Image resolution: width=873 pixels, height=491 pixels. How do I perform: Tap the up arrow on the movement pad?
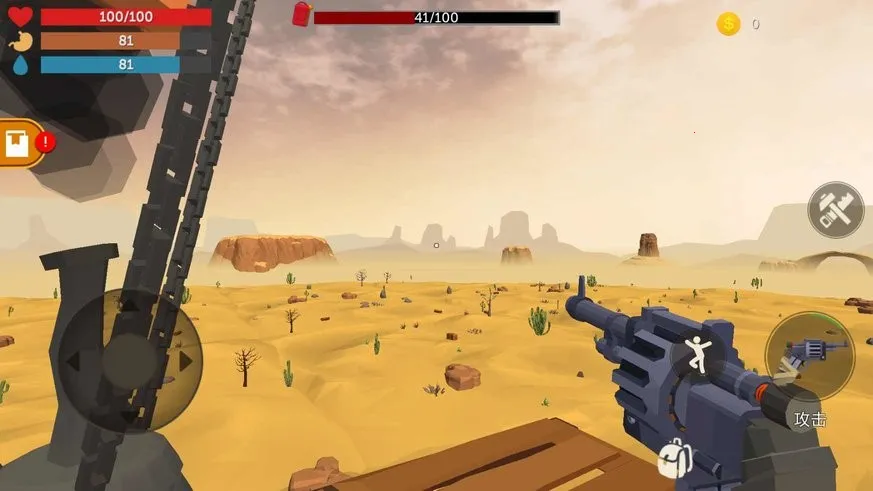coord(128,303)
